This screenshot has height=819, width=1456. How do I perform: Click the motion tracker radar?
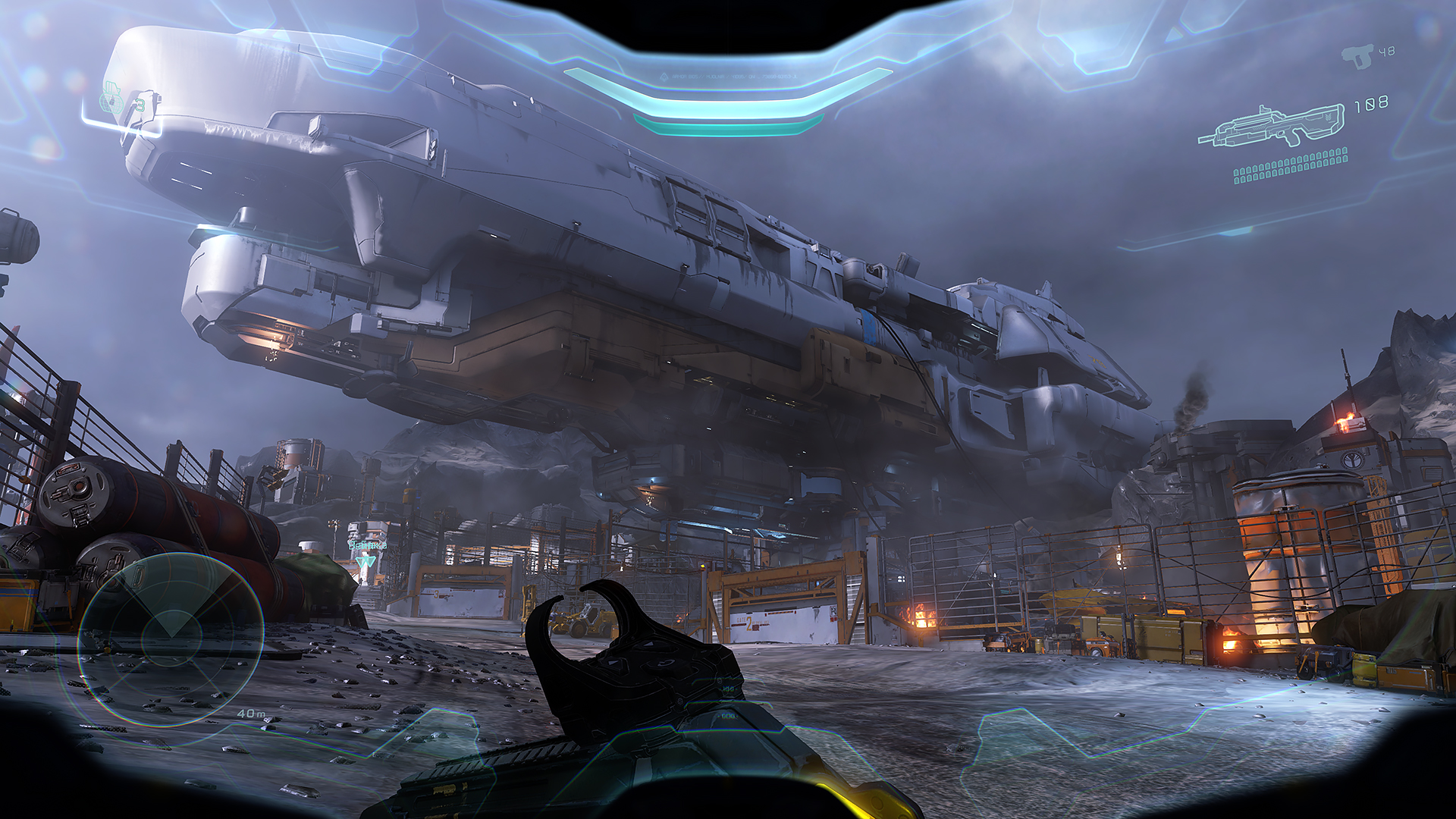coord(170,639)
